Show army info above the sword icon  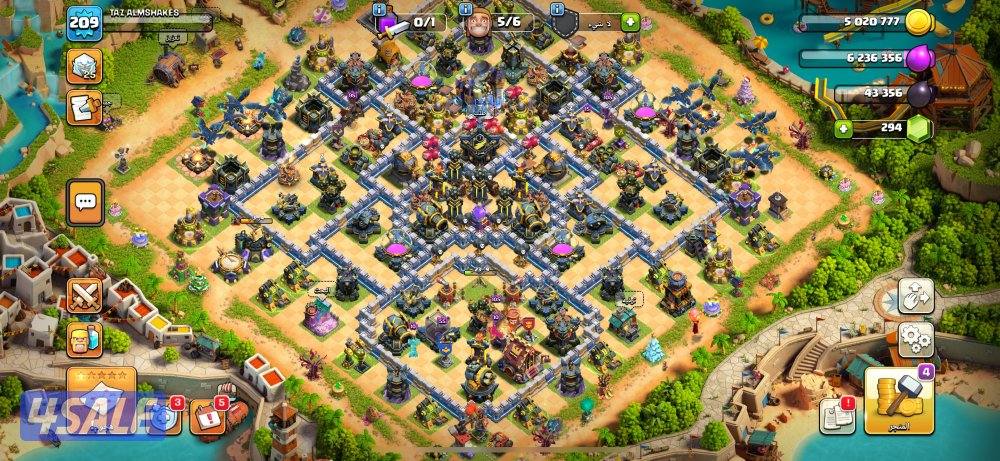click(x=381, y=9)
